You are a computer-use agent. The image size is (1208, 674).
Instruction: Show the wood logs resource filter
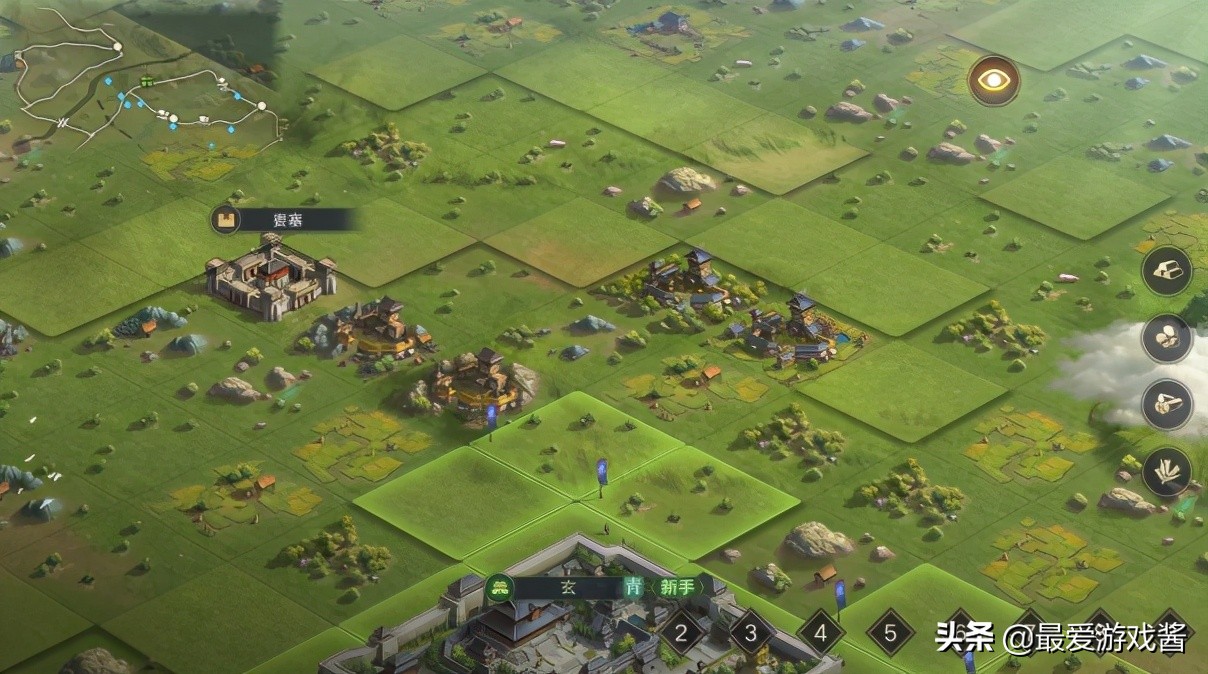click(1167, 405)
